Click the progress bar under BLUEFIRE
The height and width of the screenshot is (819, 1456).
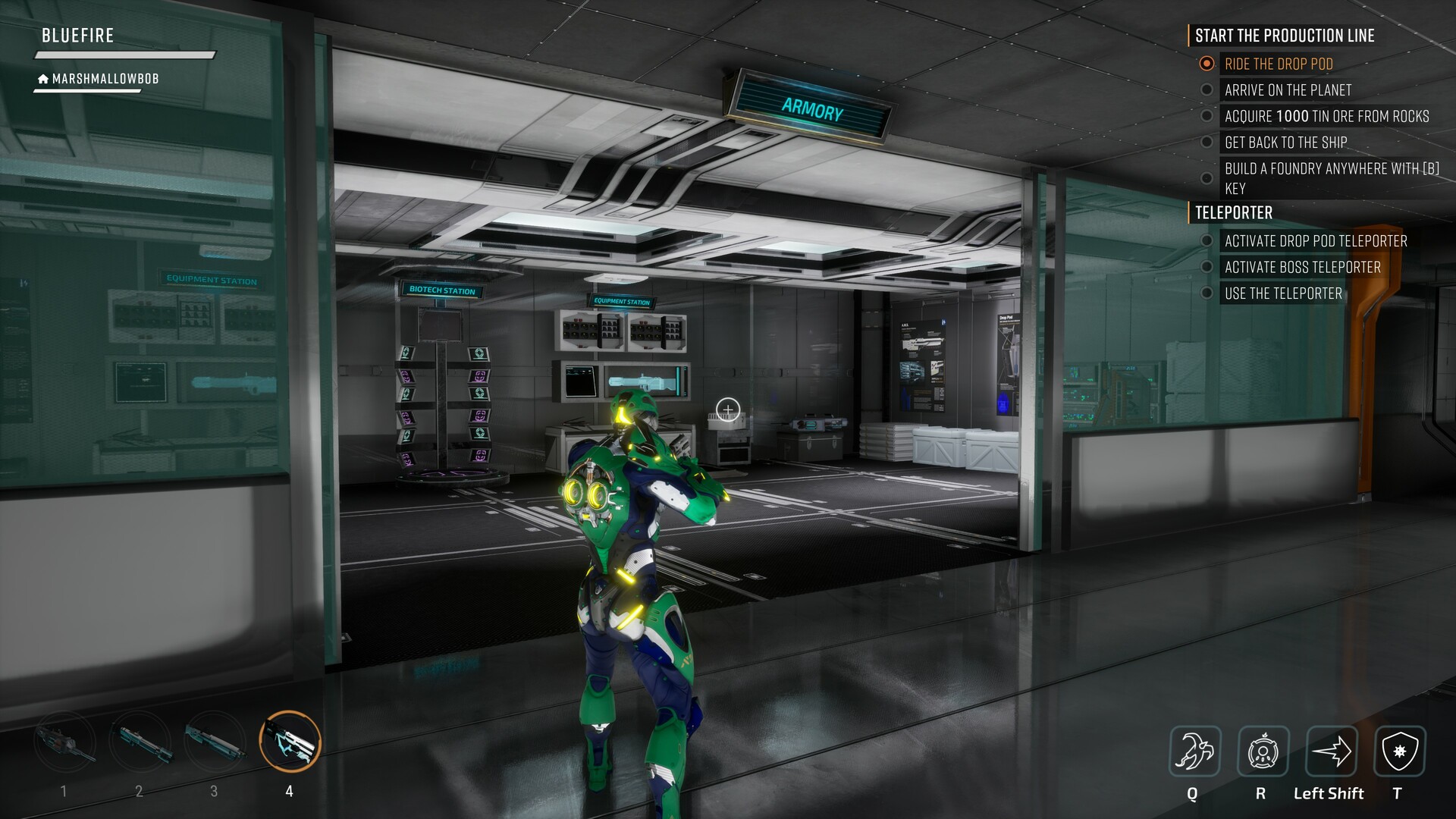point(123,55)
